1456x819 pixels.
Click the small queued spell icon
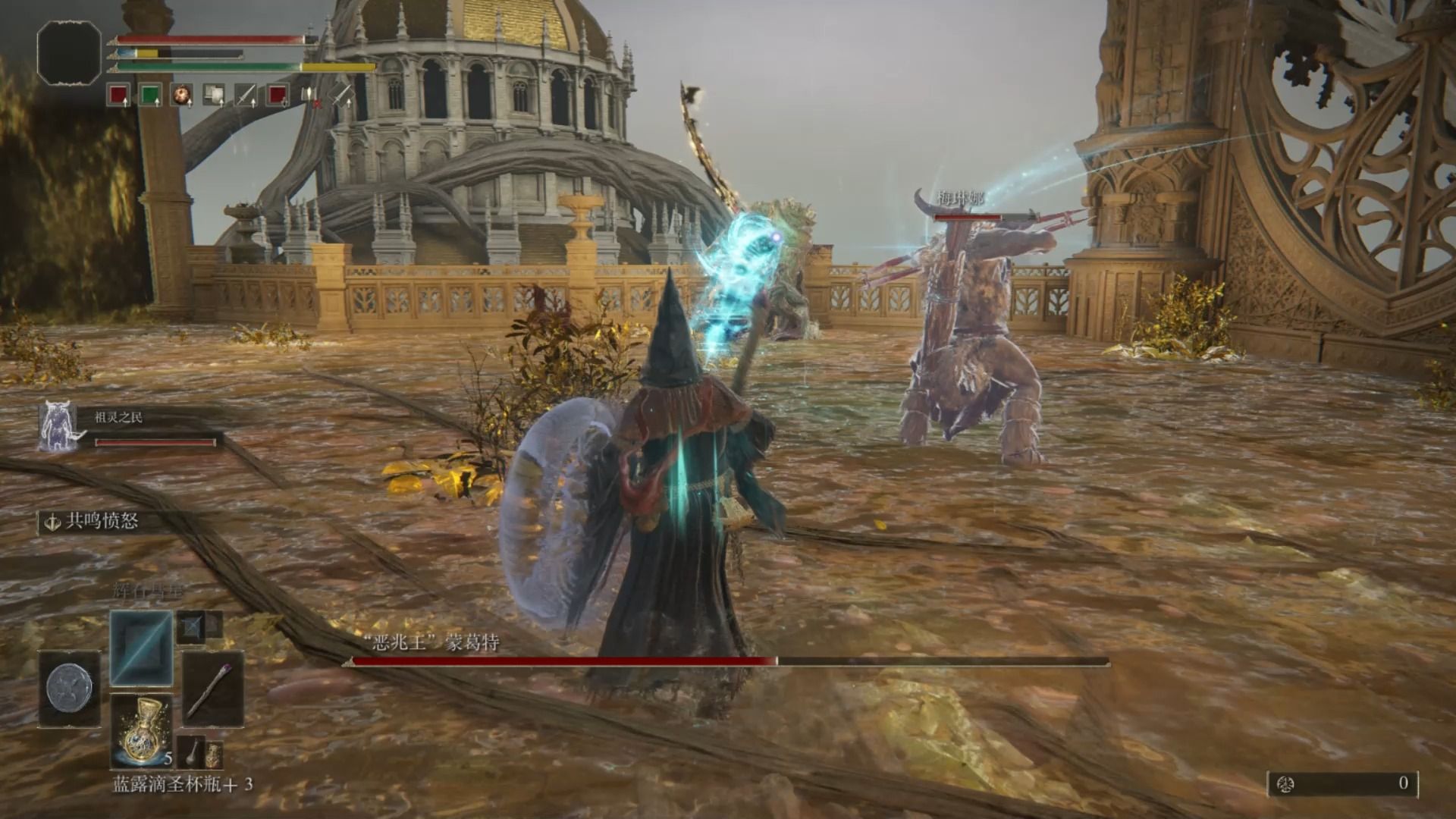tap(192, 626)
